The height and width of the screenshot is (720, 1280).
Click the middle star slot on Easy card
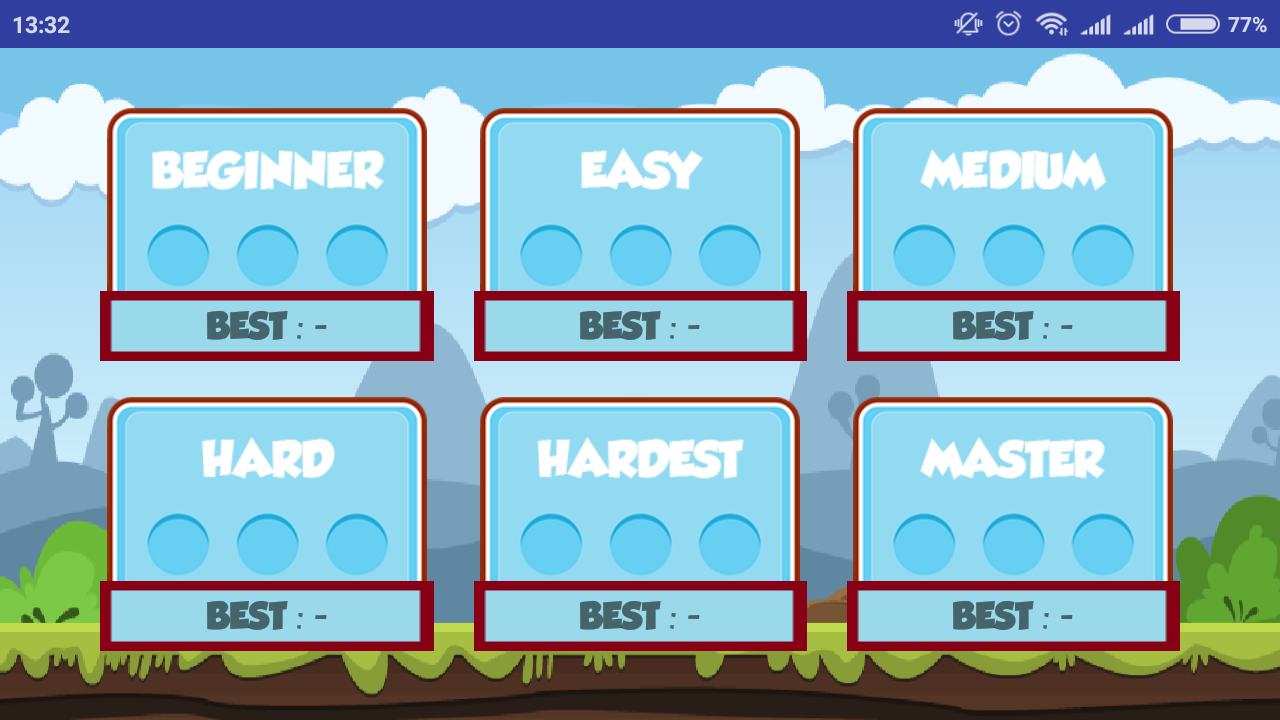click(x=639, y=253)
